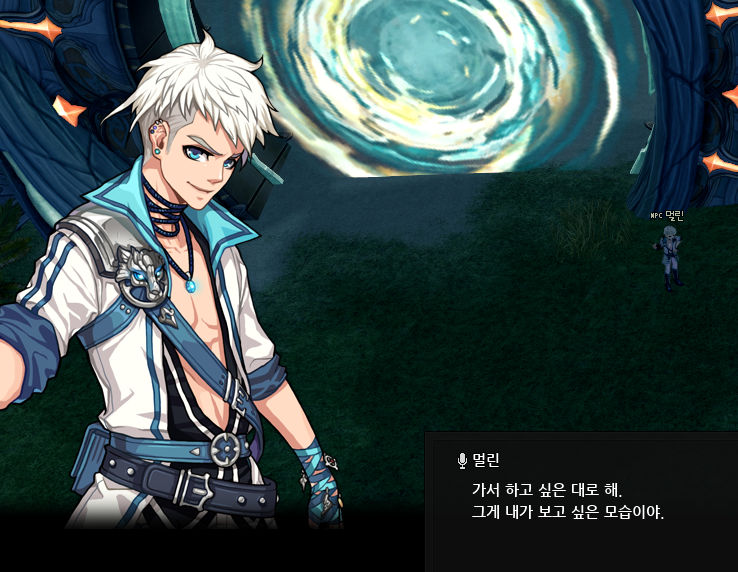Advance Merlin's dialogue by clicking the dialogue box
This screenshot has width=738, height=572.
pyautogui.click(x=580, y=501)
